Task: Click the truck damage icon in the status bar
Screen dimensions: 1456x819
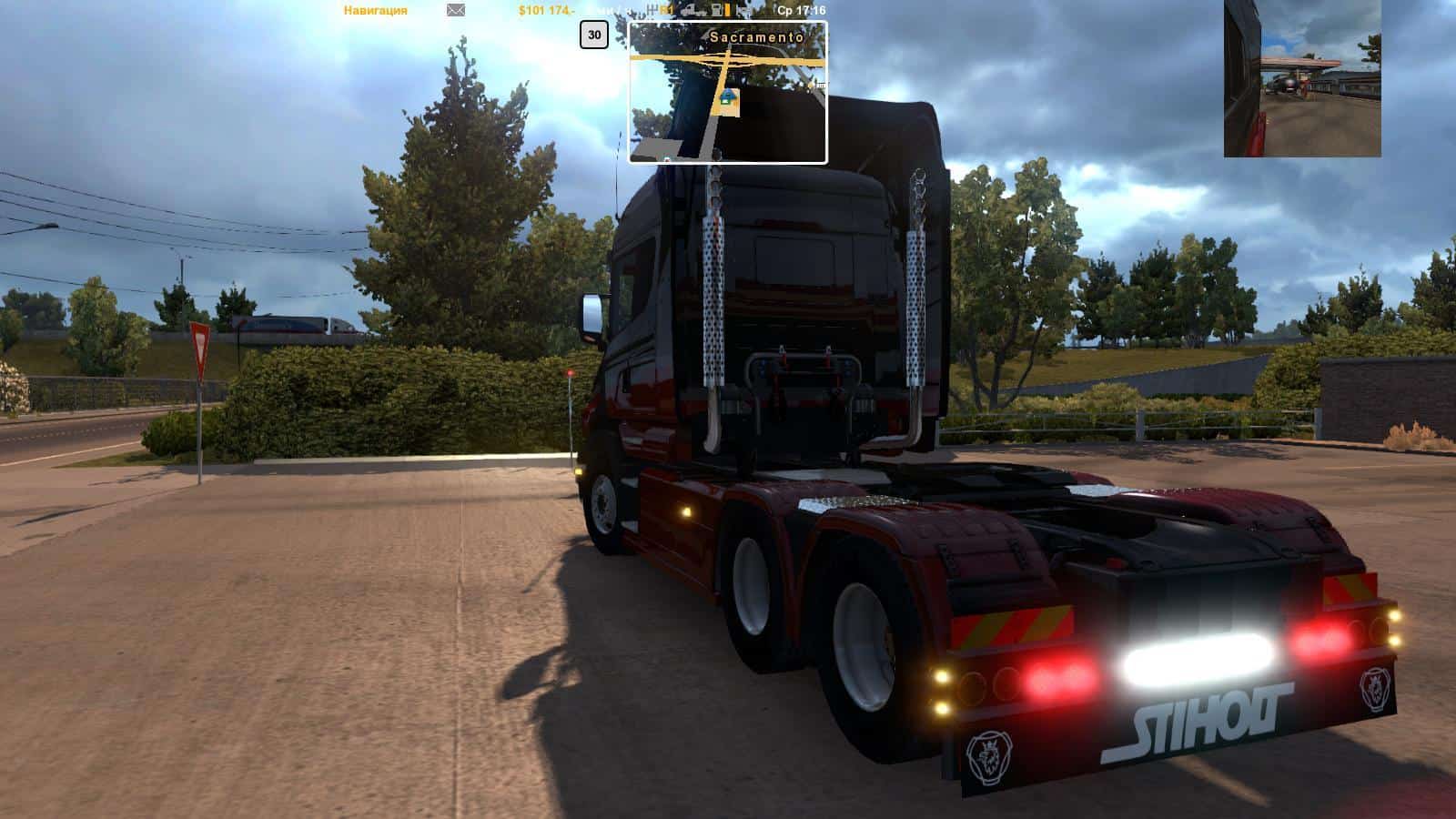Action: [x=692, y=10]
